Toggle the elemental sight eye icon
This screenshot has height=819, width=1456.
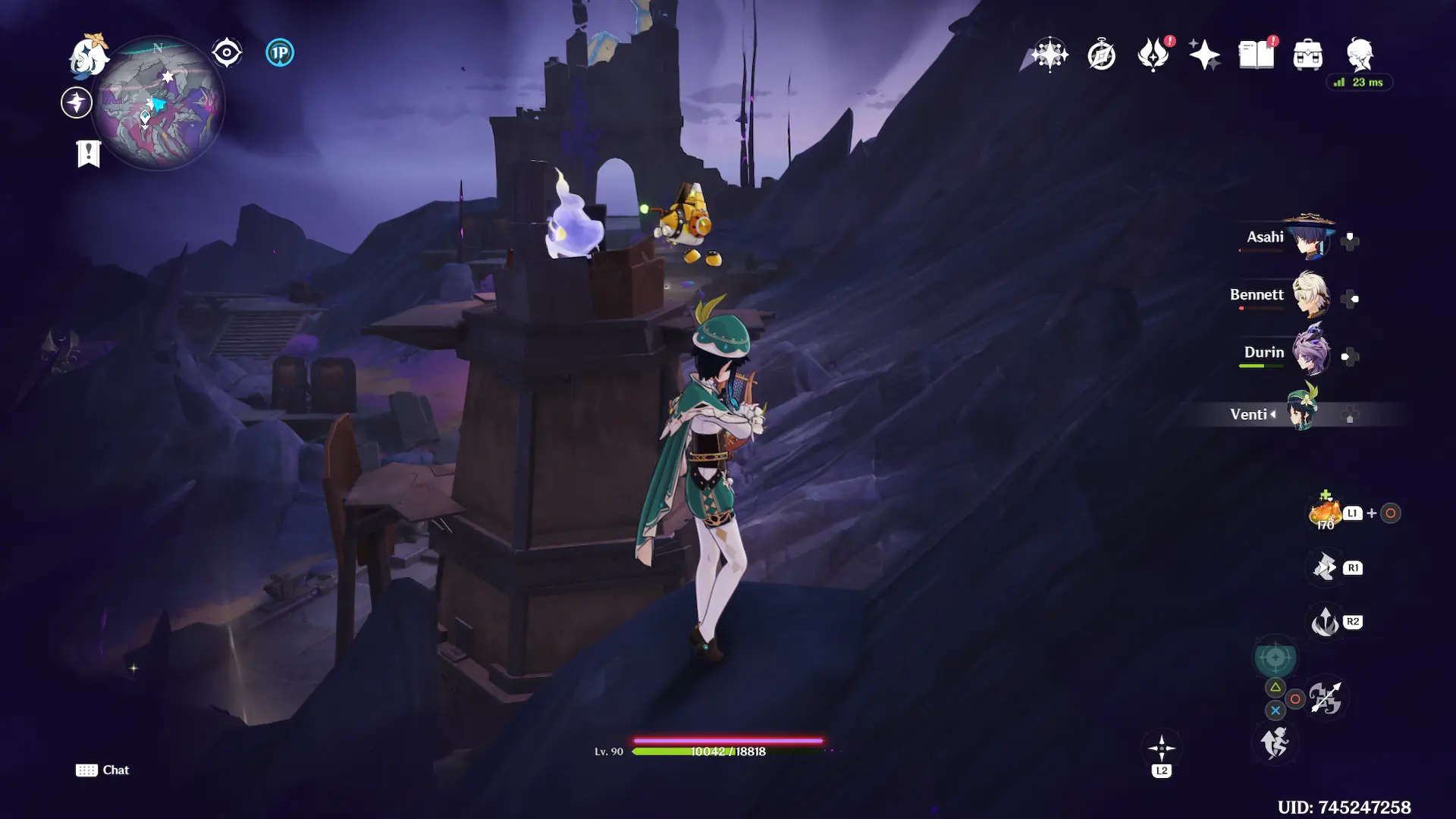tap(226, 53)
